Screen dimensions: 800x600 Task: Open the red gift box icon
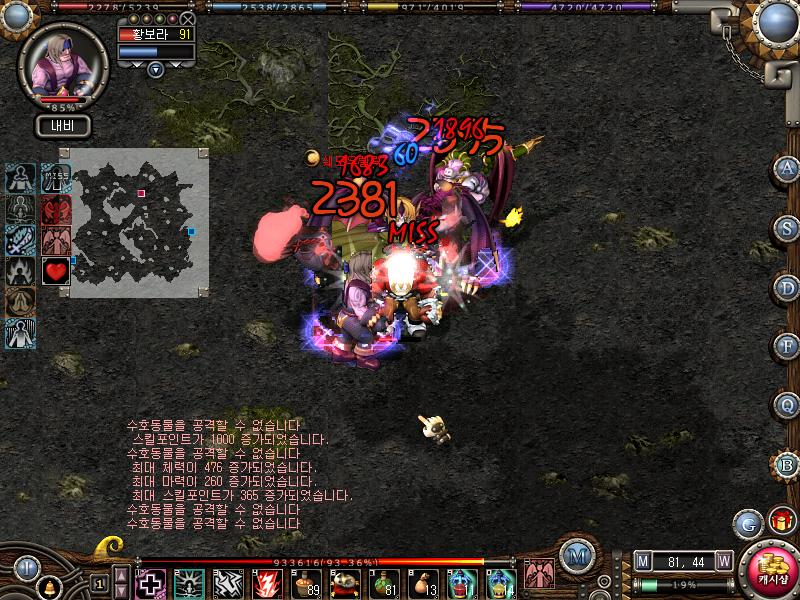point(781,520)
